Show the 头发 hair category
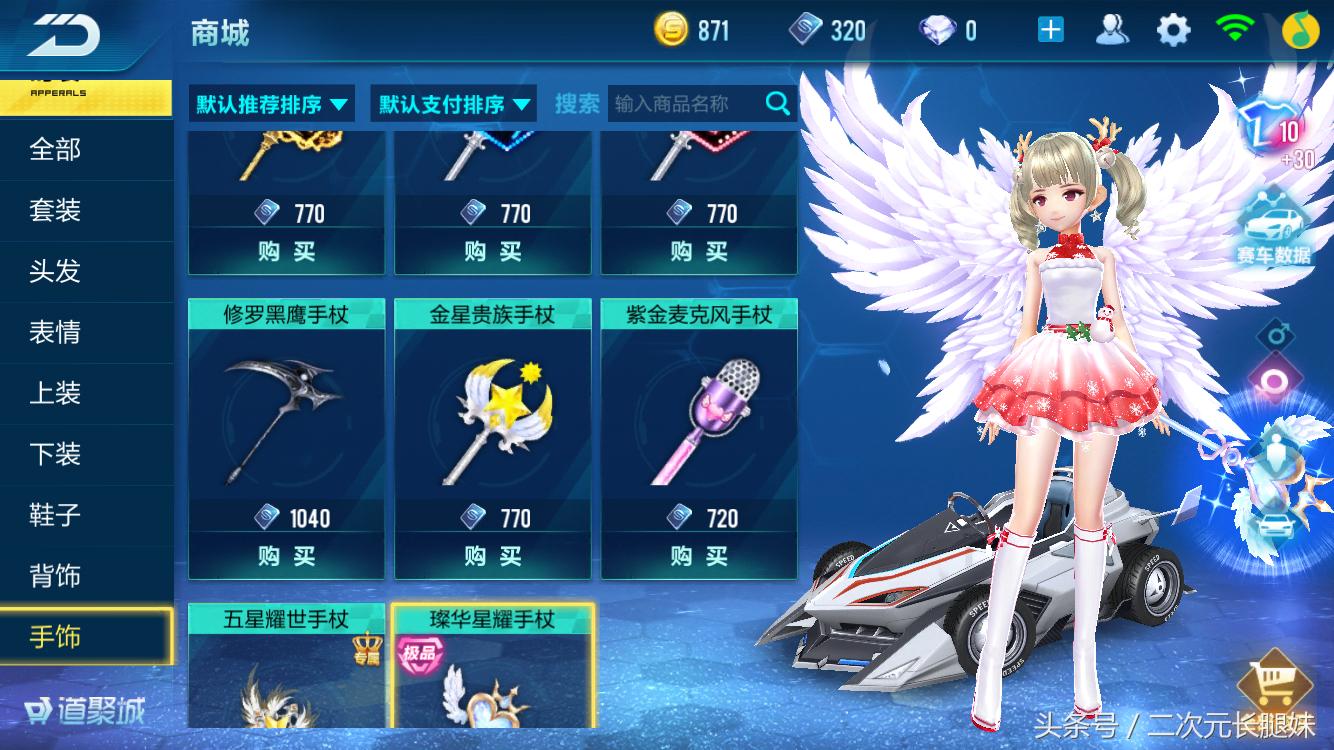Image resolution: width=1334 pixels, height=750 pixels. coord(56,272)
